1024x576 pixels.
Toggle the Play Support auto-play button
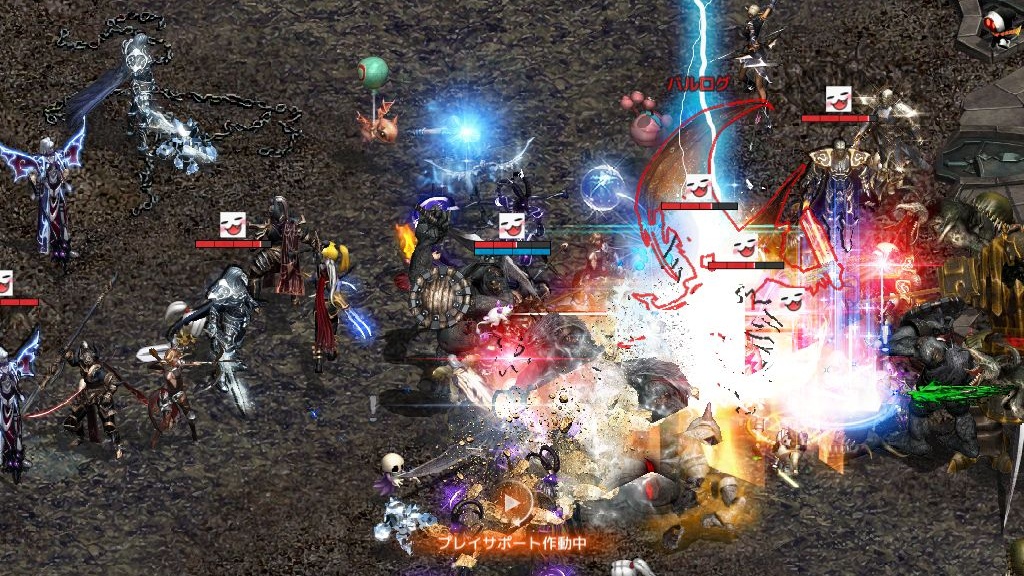tap(511, 503)
